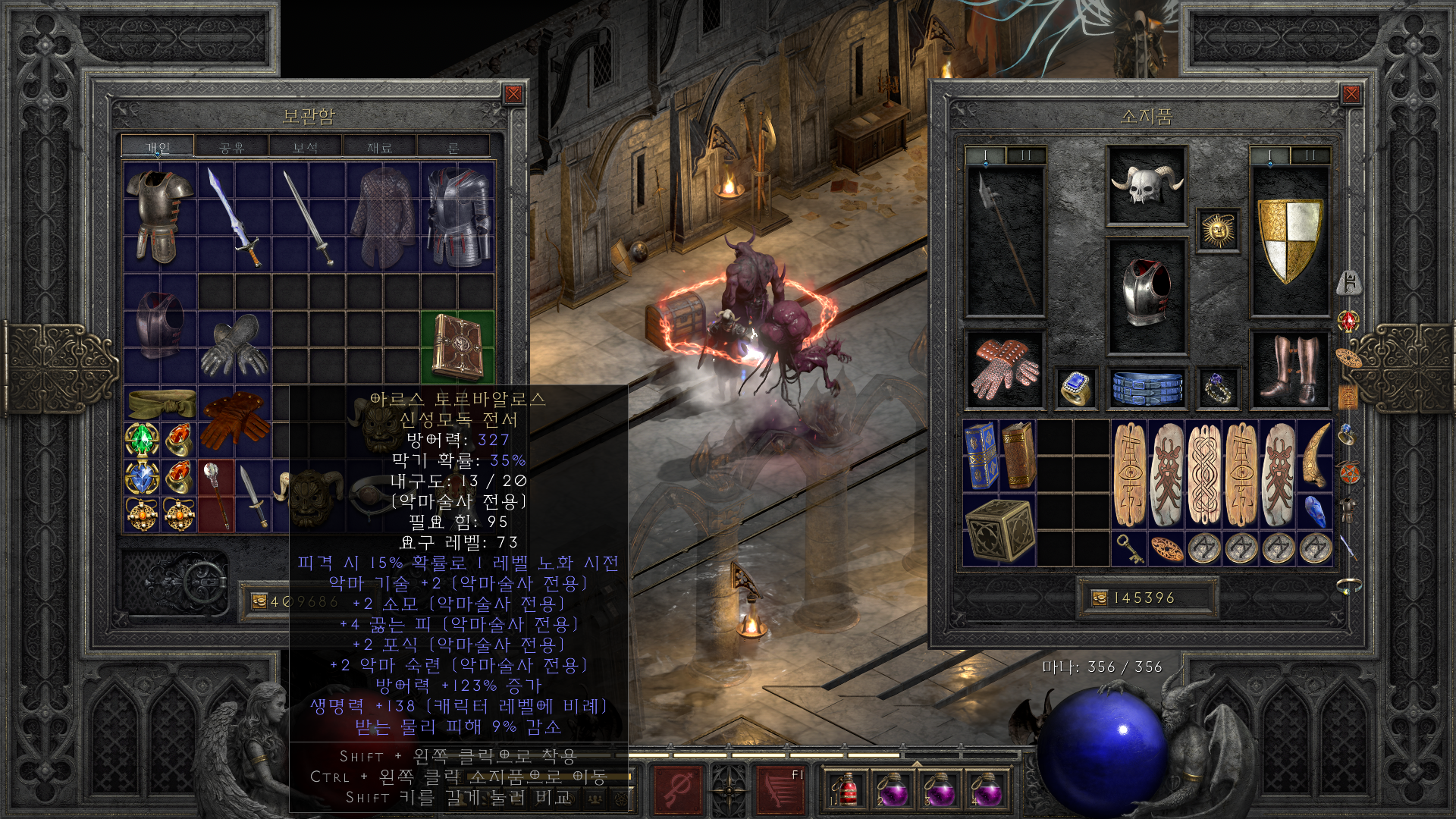
Task: Select the equipped sun face amulet
Action: 1218,230
